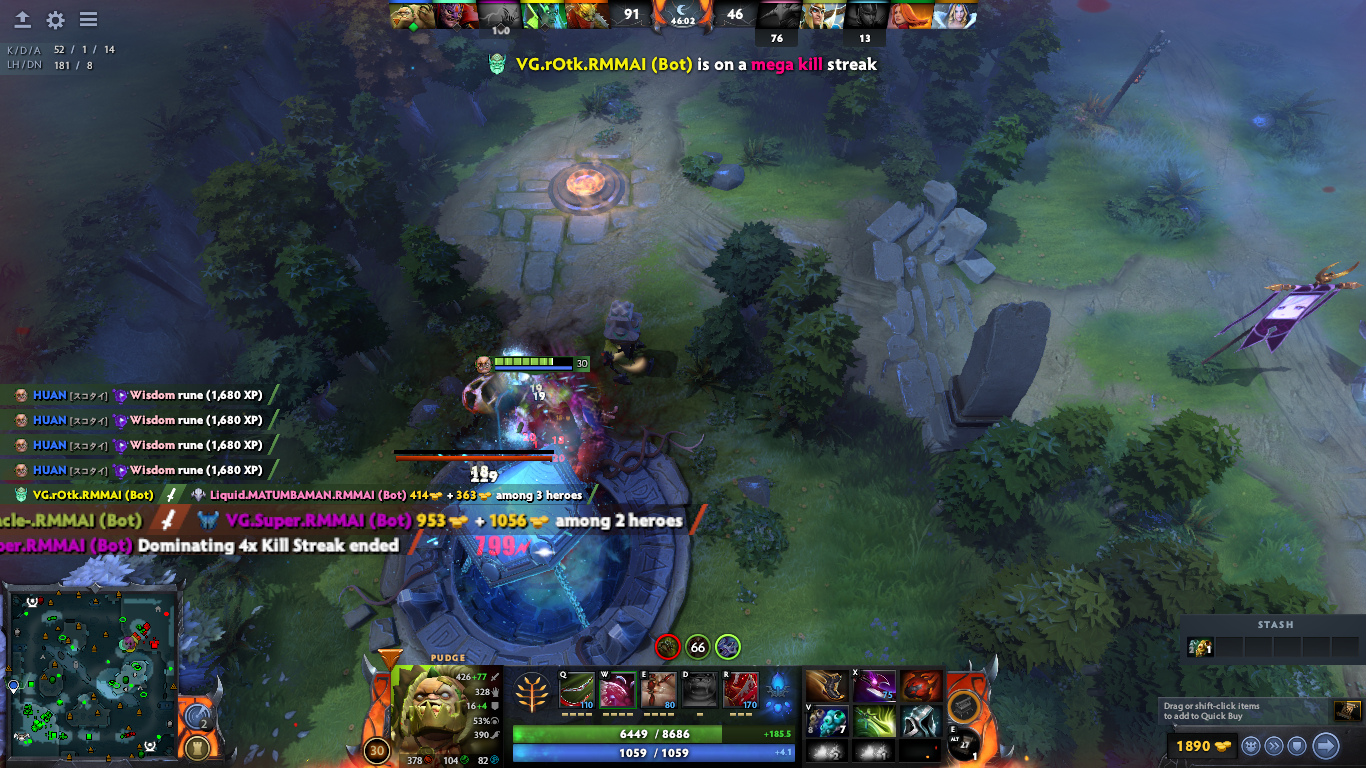Click Pudge's E ability icon
Screen dimensions: 1366x768
(x=658, y=689)
